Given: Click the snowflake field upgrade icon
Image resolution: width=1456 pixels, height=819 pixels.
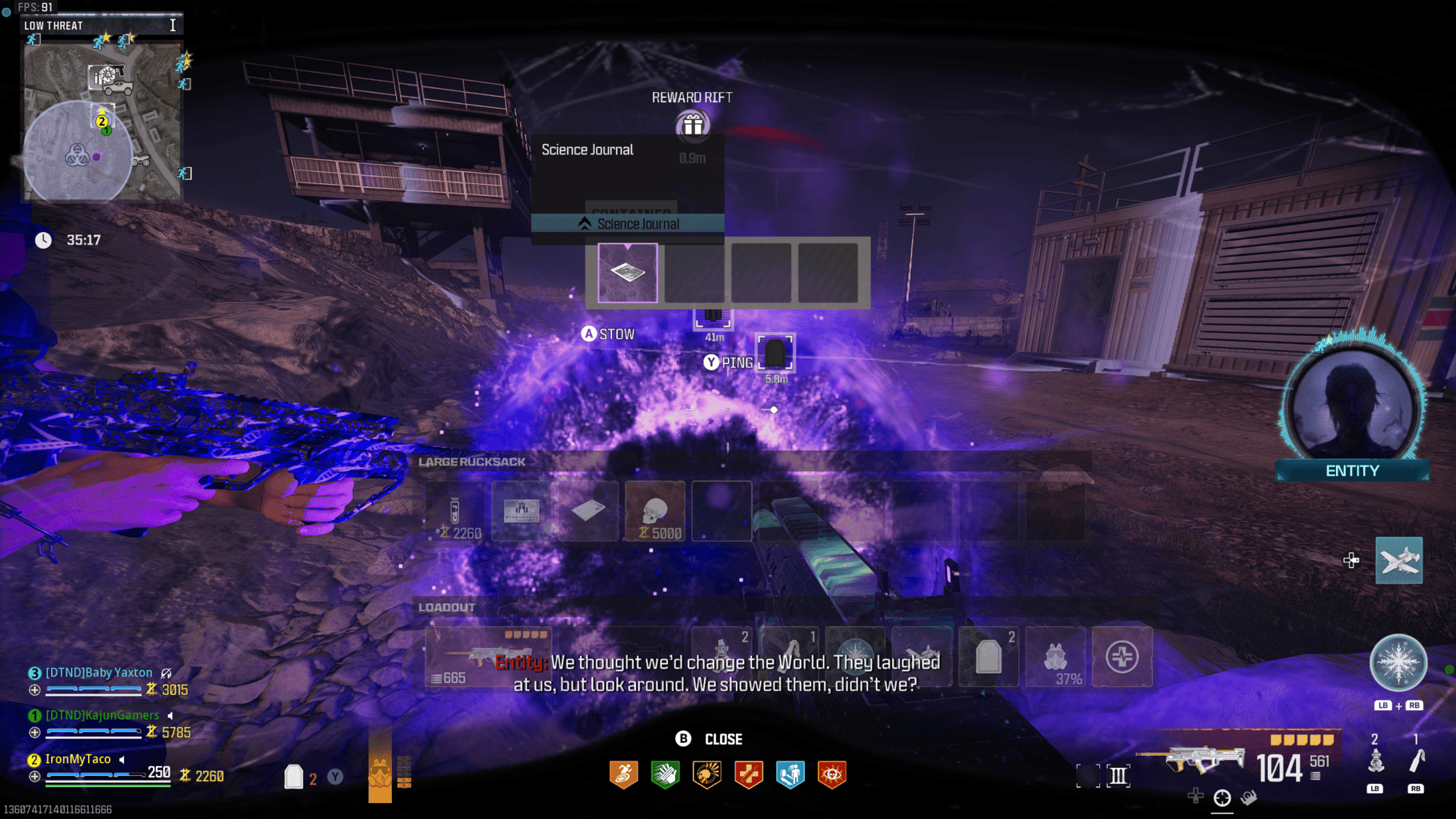Looking at the screenshot, I should point(1398,662).
